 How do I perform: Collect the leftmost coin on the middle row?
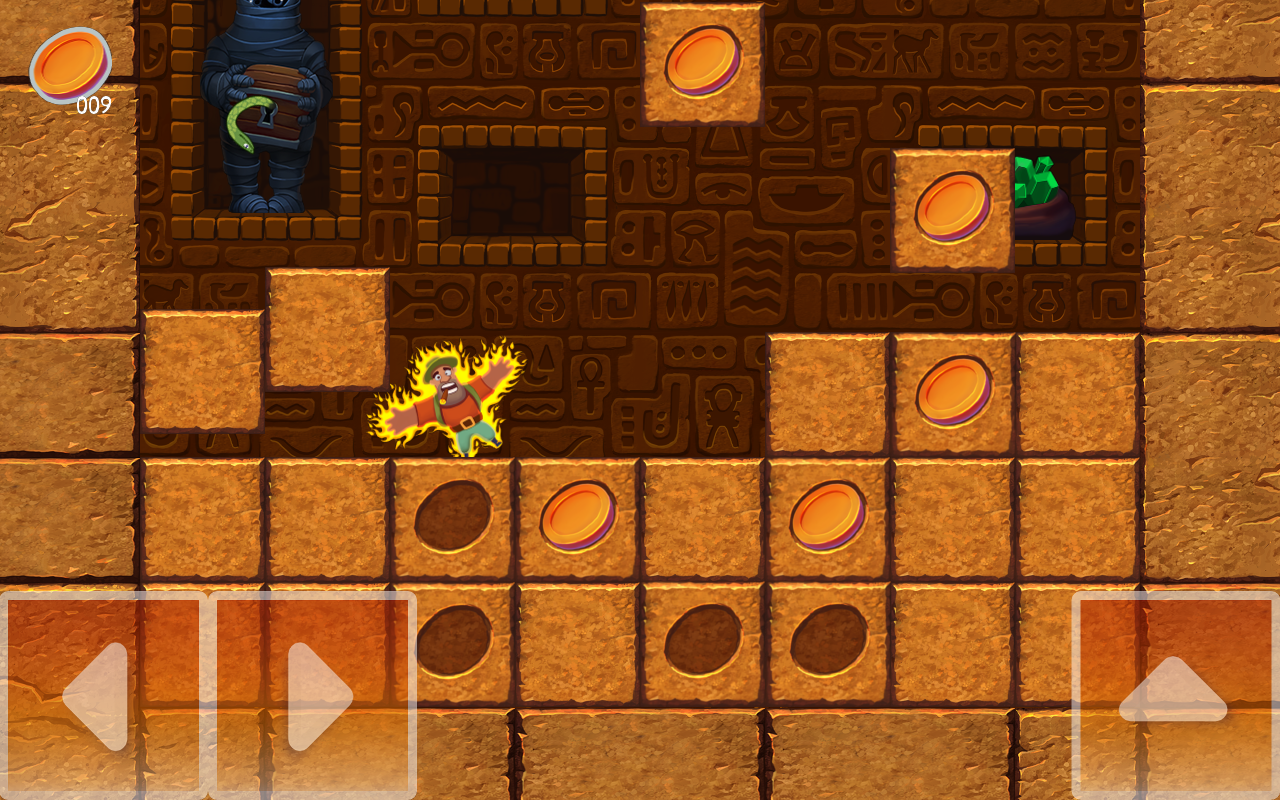[x=577, y=518]
